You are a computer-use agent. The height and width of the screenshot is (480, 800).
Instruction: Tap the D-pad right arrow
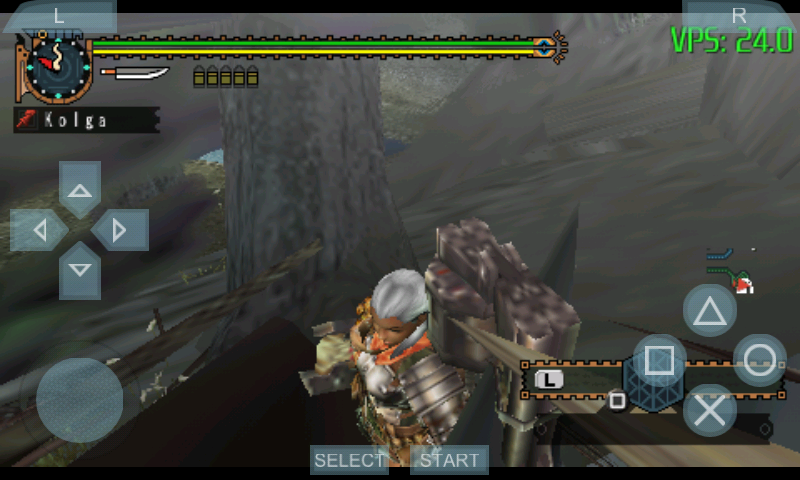click(120, 231)
